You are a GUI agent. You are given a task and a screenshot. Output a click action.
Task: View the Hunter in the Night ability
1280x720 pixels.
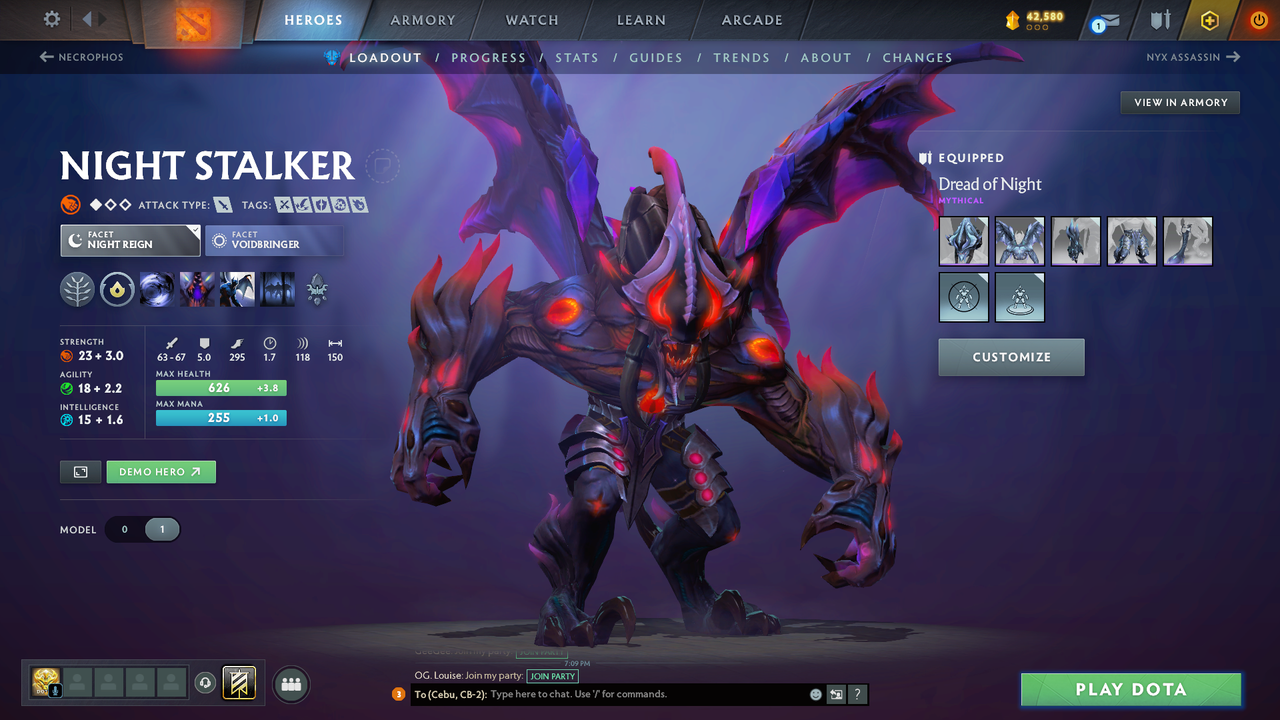[236, 290]
